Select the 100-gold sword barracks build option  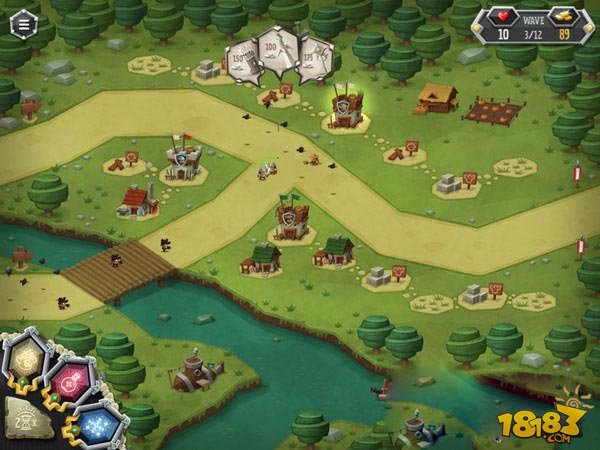(279, 50)
